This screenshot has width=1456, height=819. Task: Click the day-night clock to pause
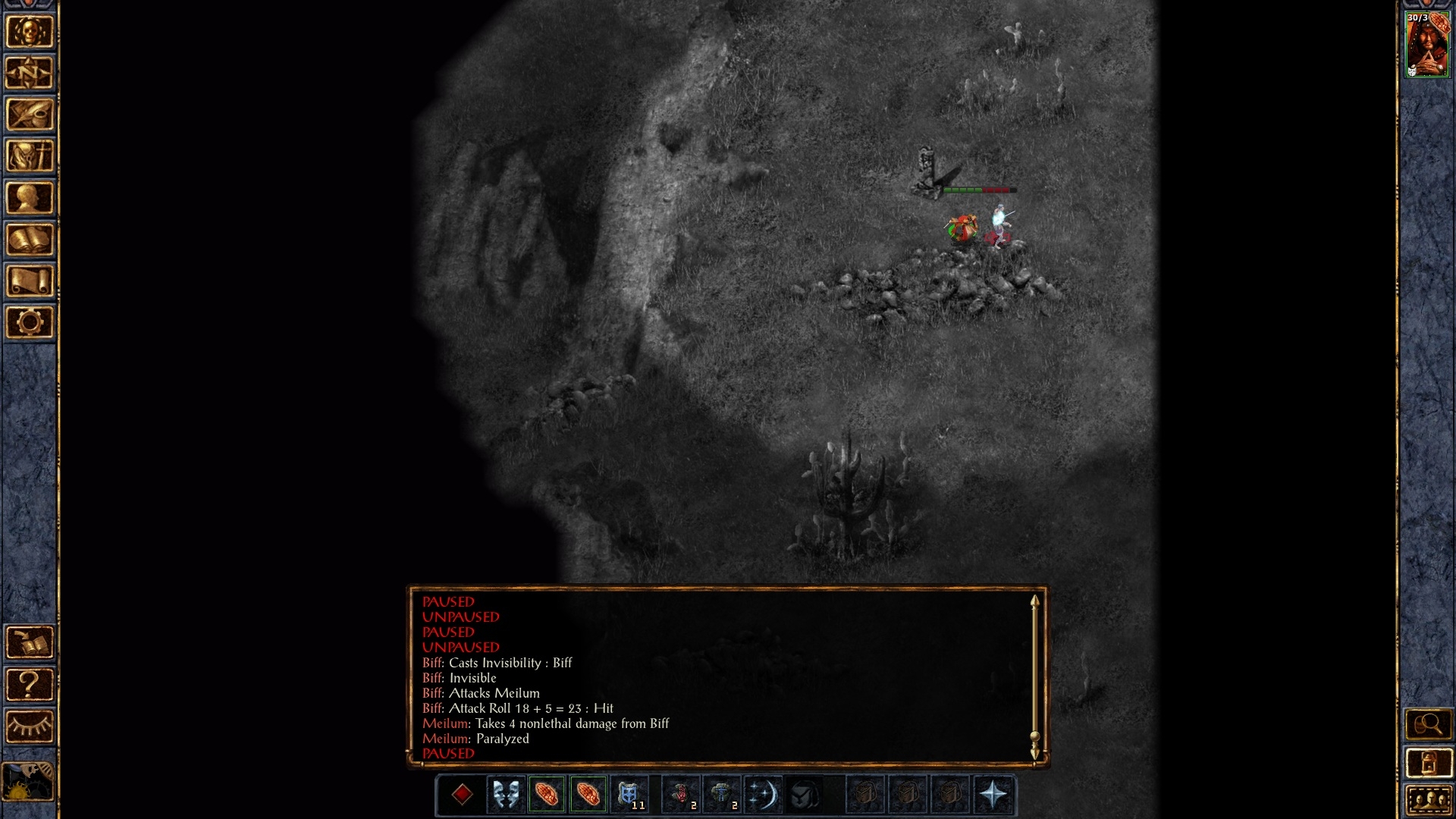click(x=29, y=781)
